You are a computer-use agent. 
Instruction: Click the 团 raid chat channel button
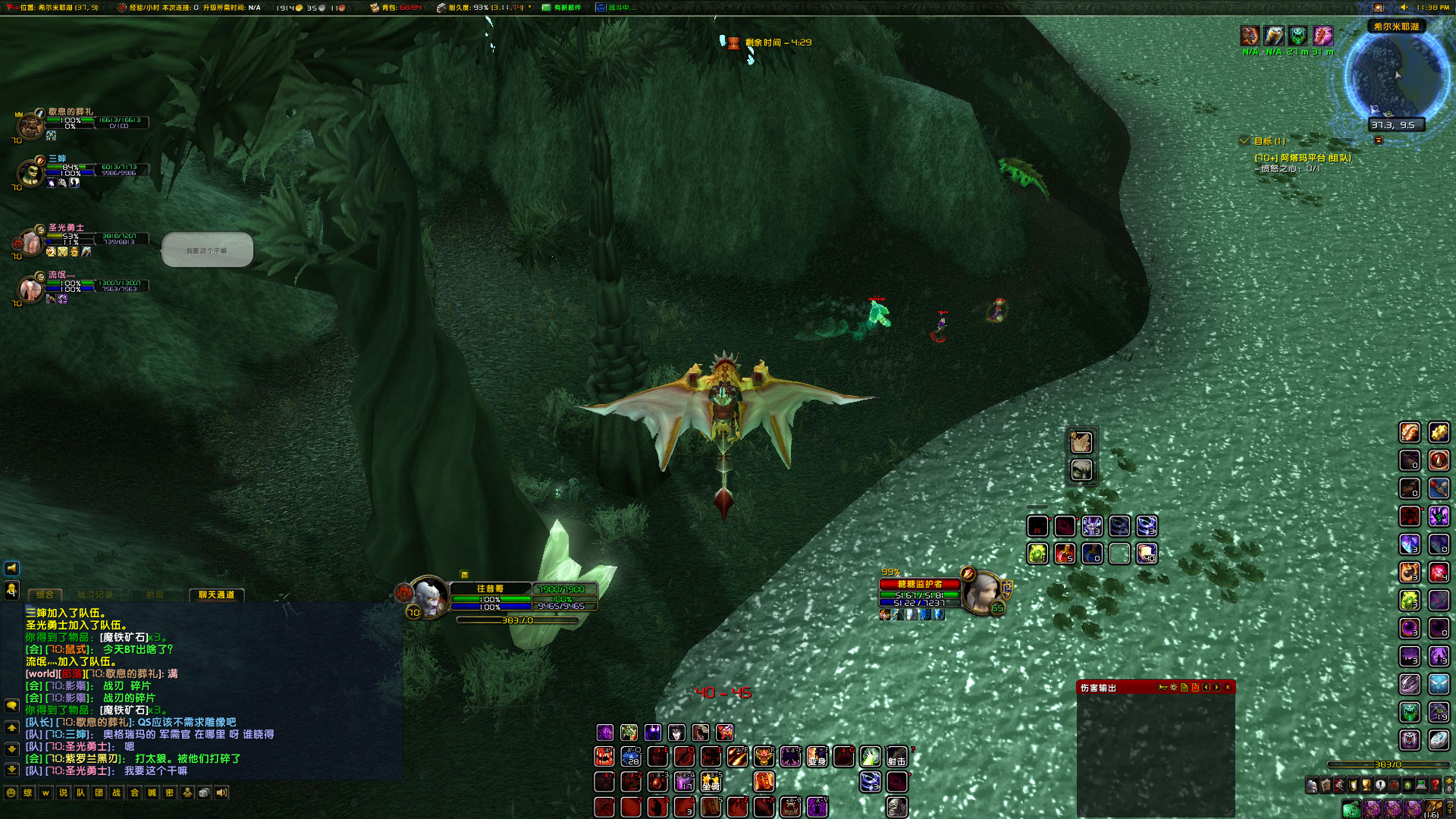coord(99,792)
